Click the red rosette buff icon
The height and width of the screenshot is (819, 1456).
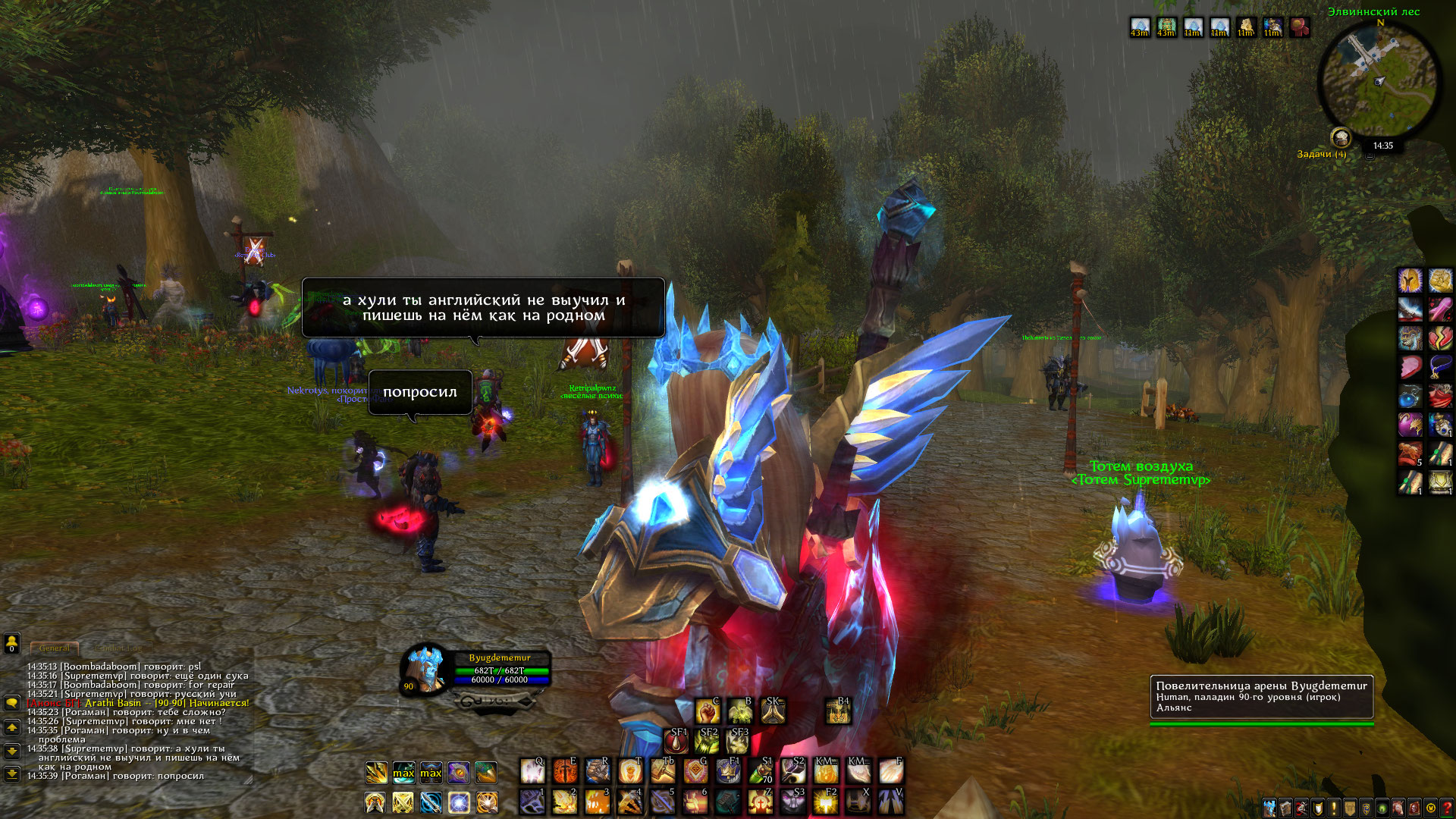coord(1300,28)
